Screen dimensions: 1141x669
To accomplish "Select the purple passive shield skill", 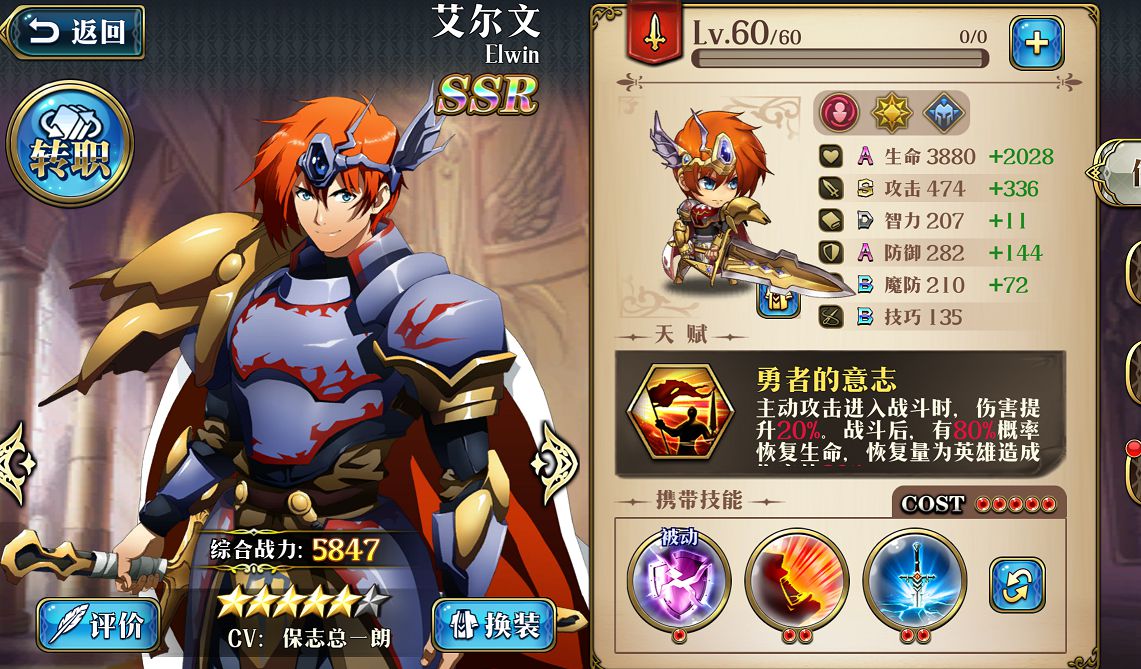I will pos(678,580).
